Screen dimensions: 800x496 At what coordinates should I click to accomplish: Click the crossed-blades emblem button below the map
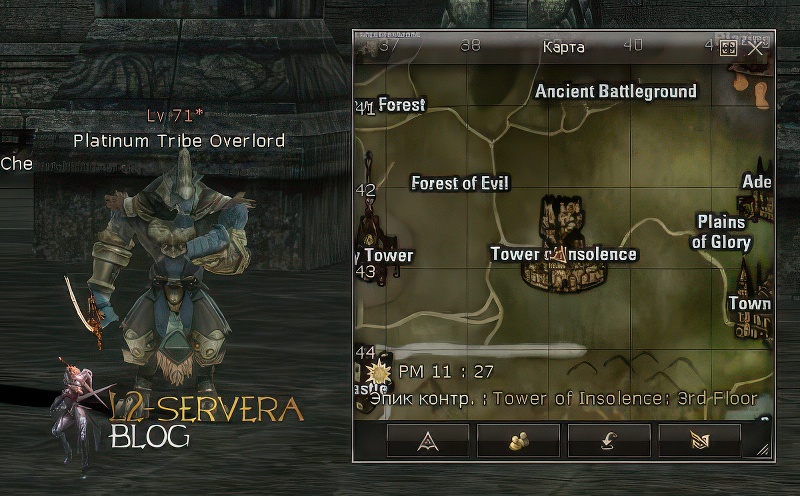pyautogui.click(x=700, y=439)
